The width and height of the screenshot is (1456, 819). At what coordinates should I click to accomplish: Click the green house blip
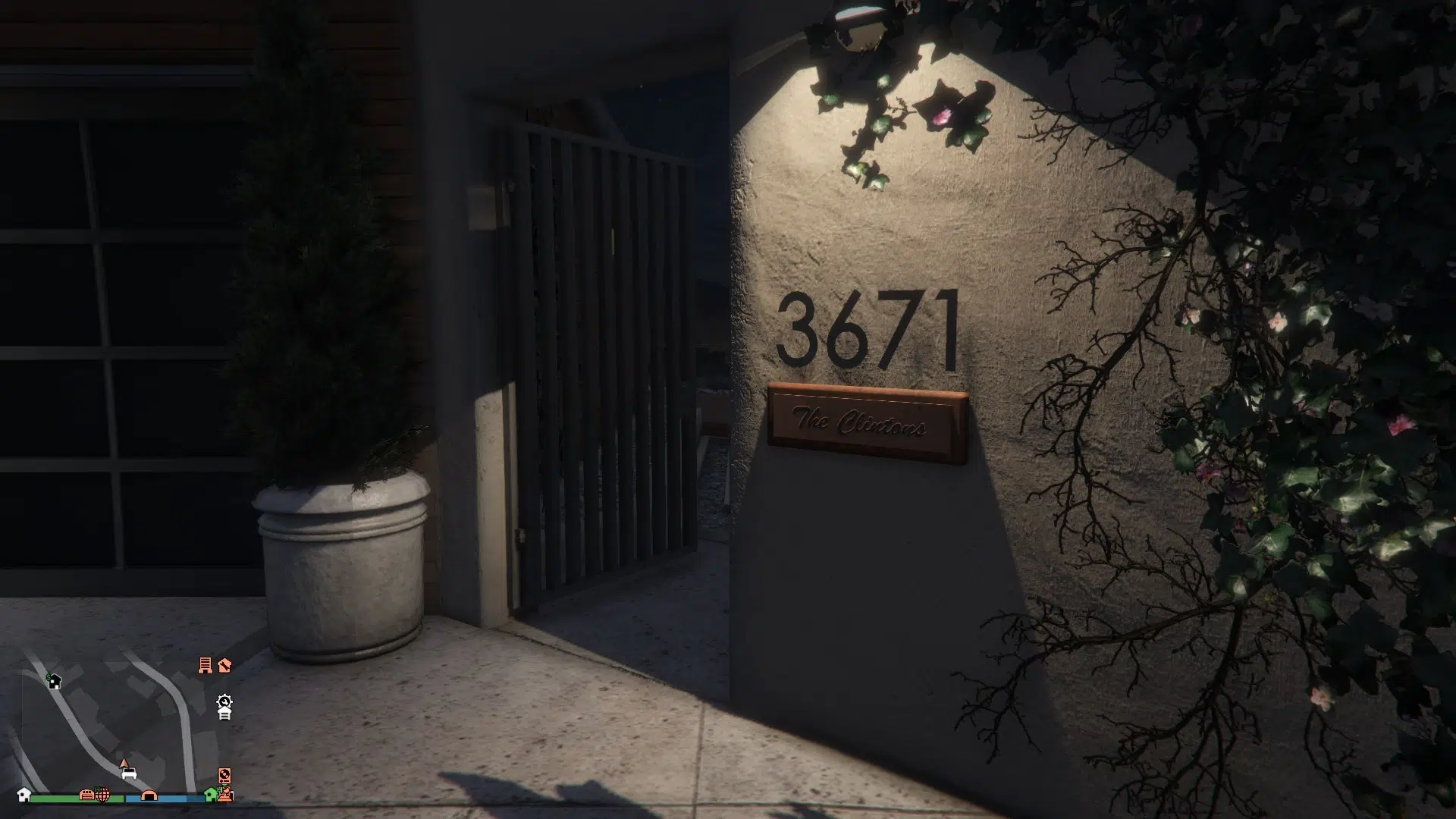211,794
